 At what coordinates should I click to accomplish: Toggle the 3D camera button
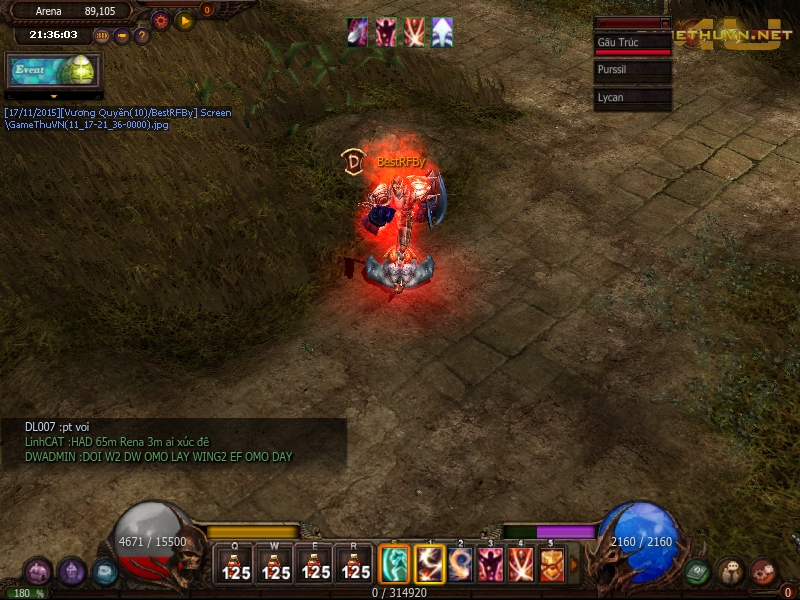[x=102, y=36]
